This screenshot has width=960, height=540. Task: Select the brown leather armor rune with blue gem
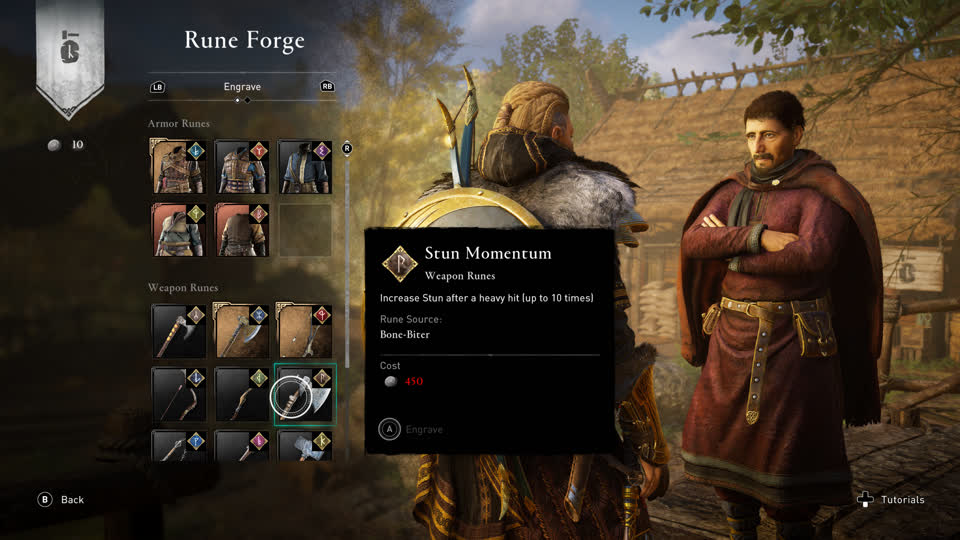click(179, 167)
